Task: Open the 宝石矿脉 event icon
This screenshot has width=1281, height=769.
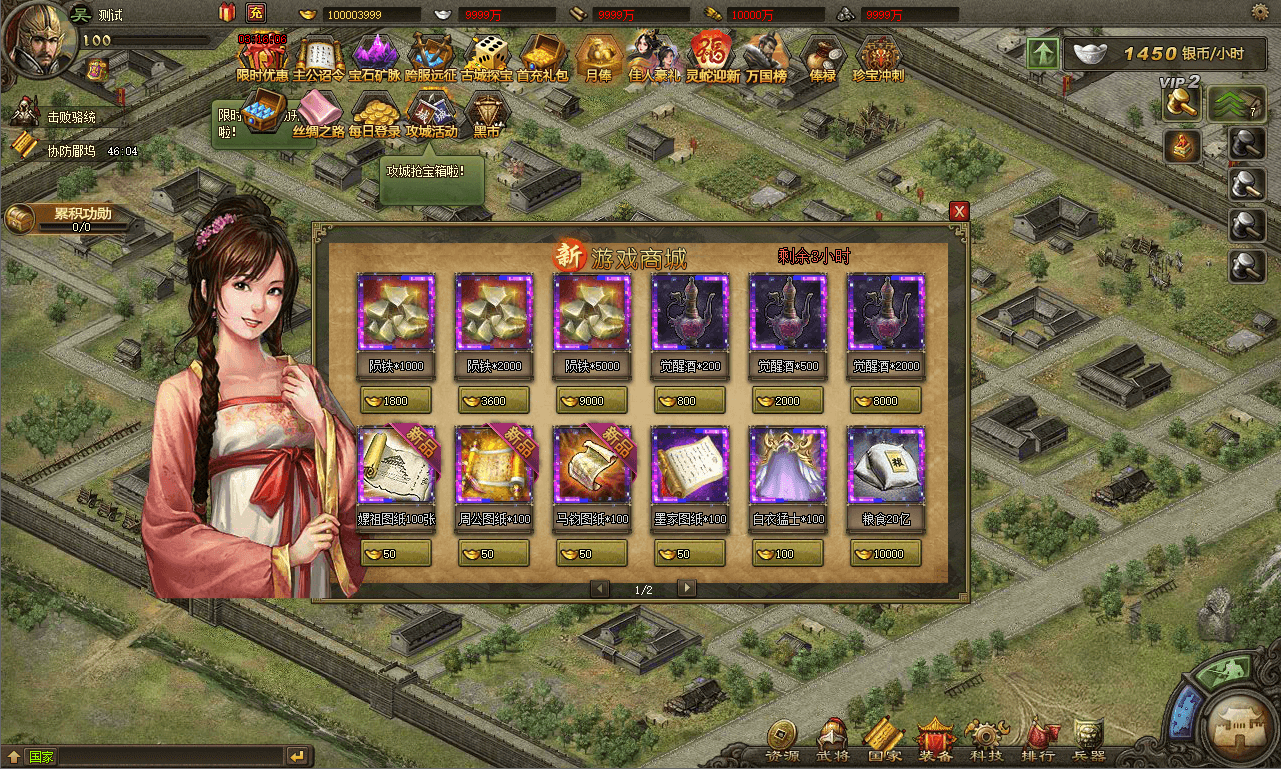Action: pos(373,55)
